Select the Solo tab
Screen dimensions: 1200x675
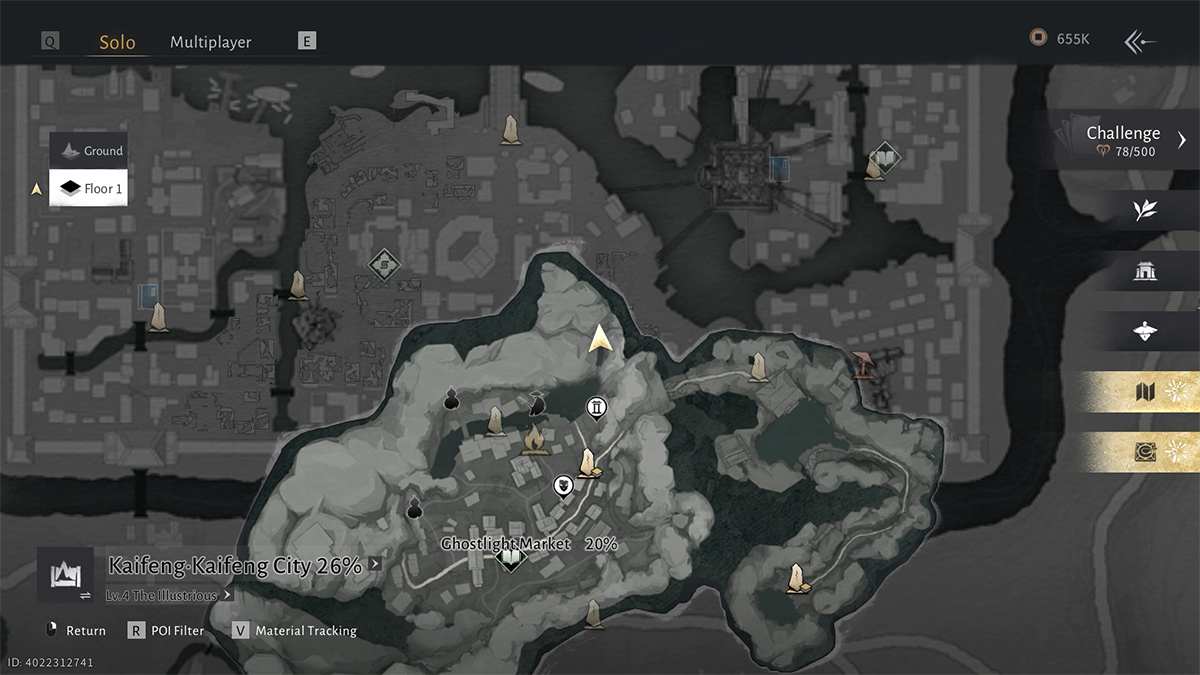click(x=117, y=42)
